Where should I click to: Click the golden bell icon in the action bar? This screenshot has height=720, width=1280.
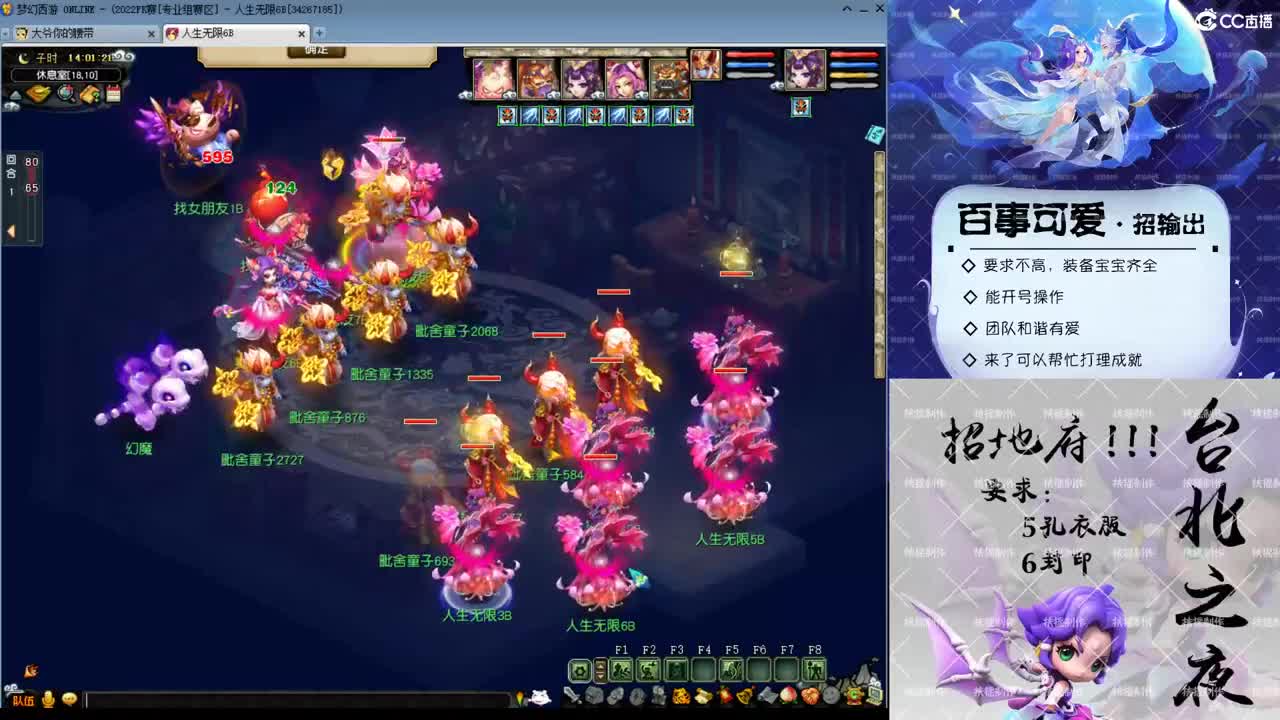tap(742, 696)
